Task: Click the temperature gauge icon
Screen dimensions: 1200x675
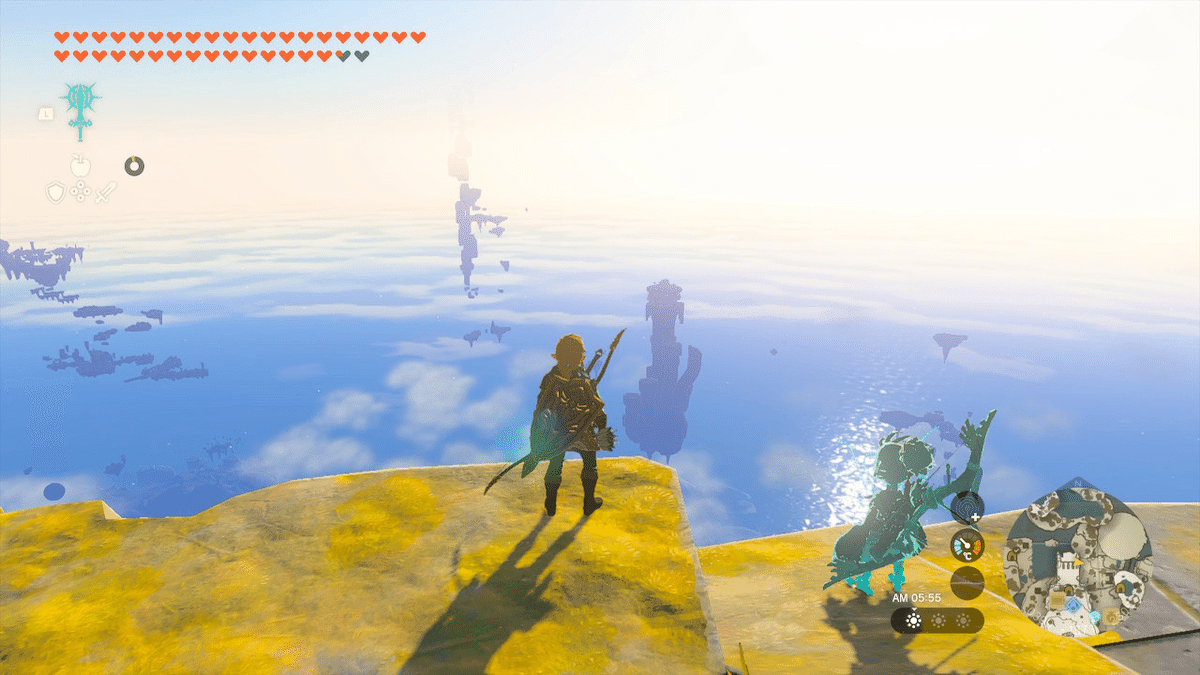Action: (x=967, y=545)
